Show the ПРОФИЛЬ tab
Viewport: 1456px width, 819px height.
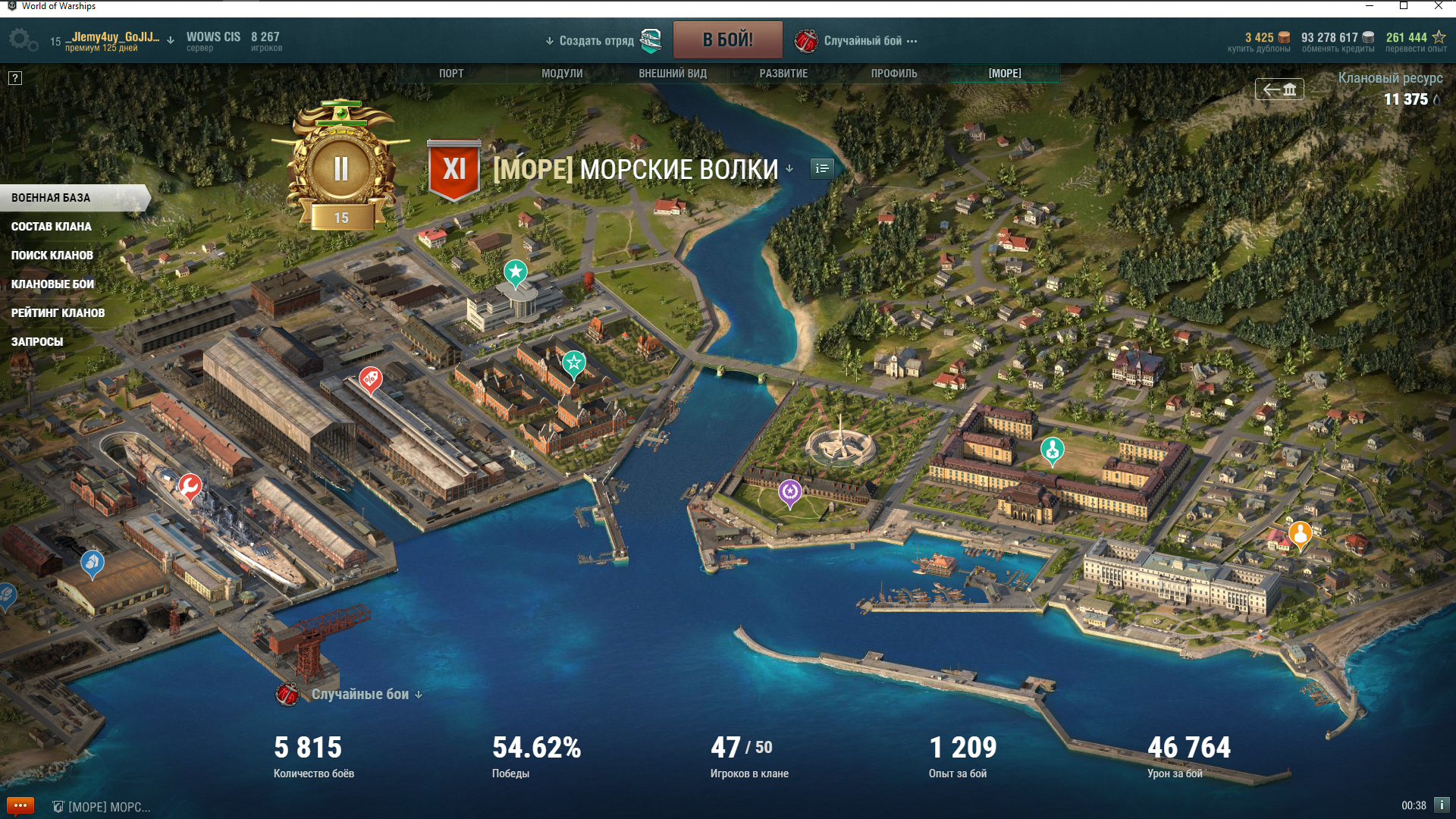pyautogui.click(x=894, y=74)
